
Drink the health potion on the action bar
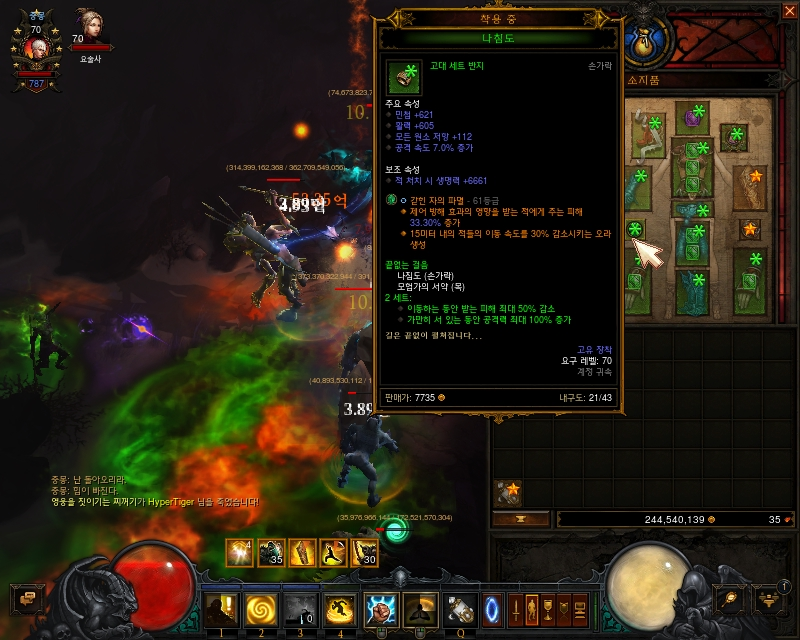click(x=460, y=606)
